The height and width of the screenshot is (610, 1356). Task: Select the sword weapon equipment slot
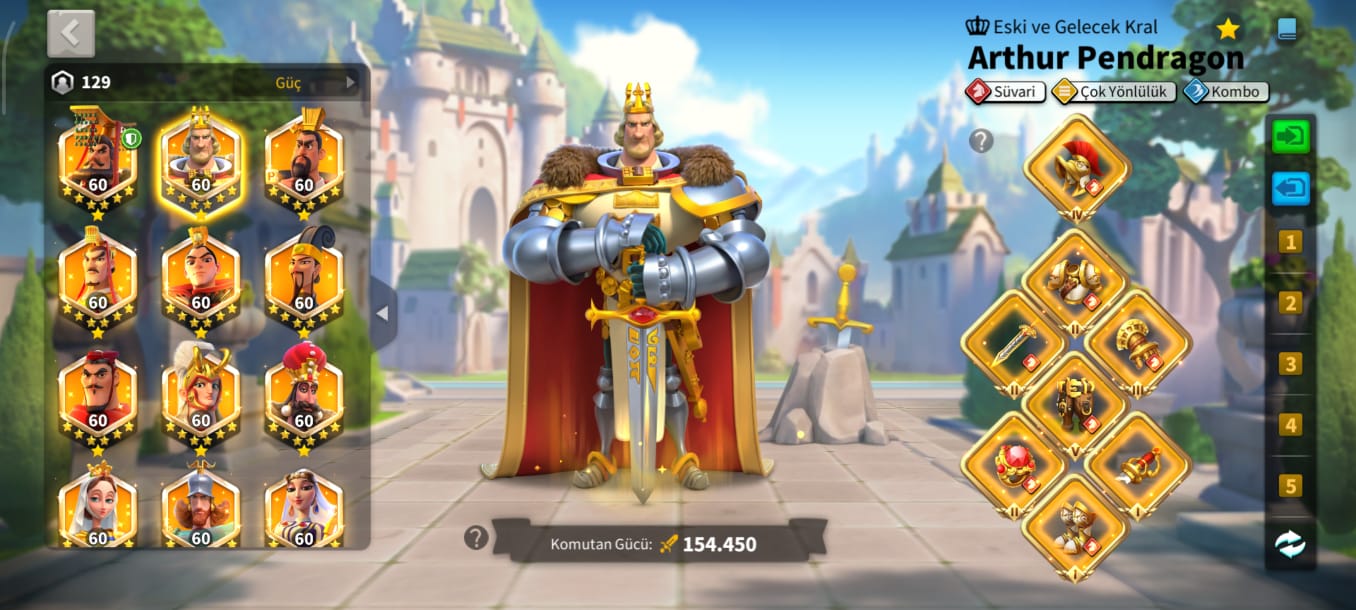tap(1014, 343)
